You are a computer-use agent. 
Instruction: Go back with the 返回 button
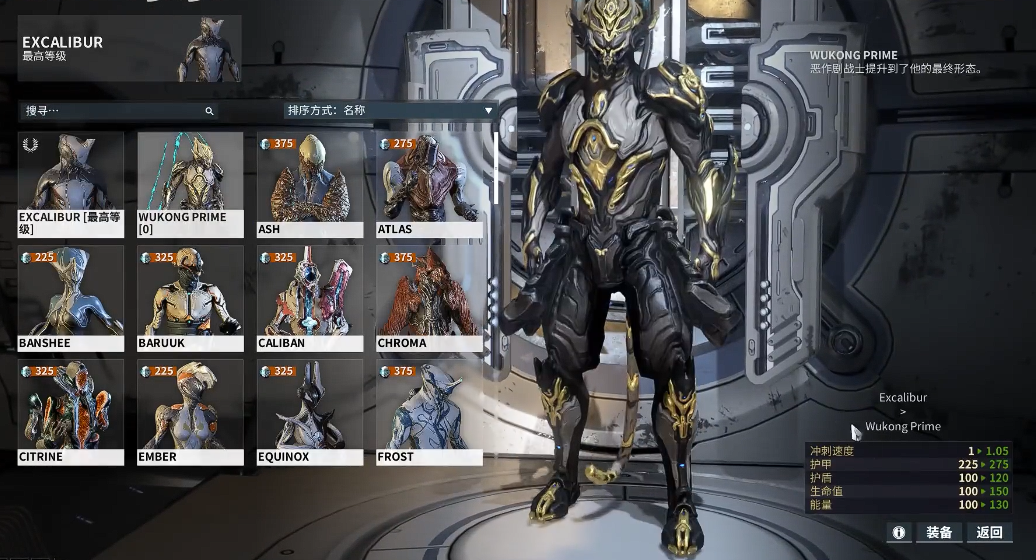click(989, 532)
